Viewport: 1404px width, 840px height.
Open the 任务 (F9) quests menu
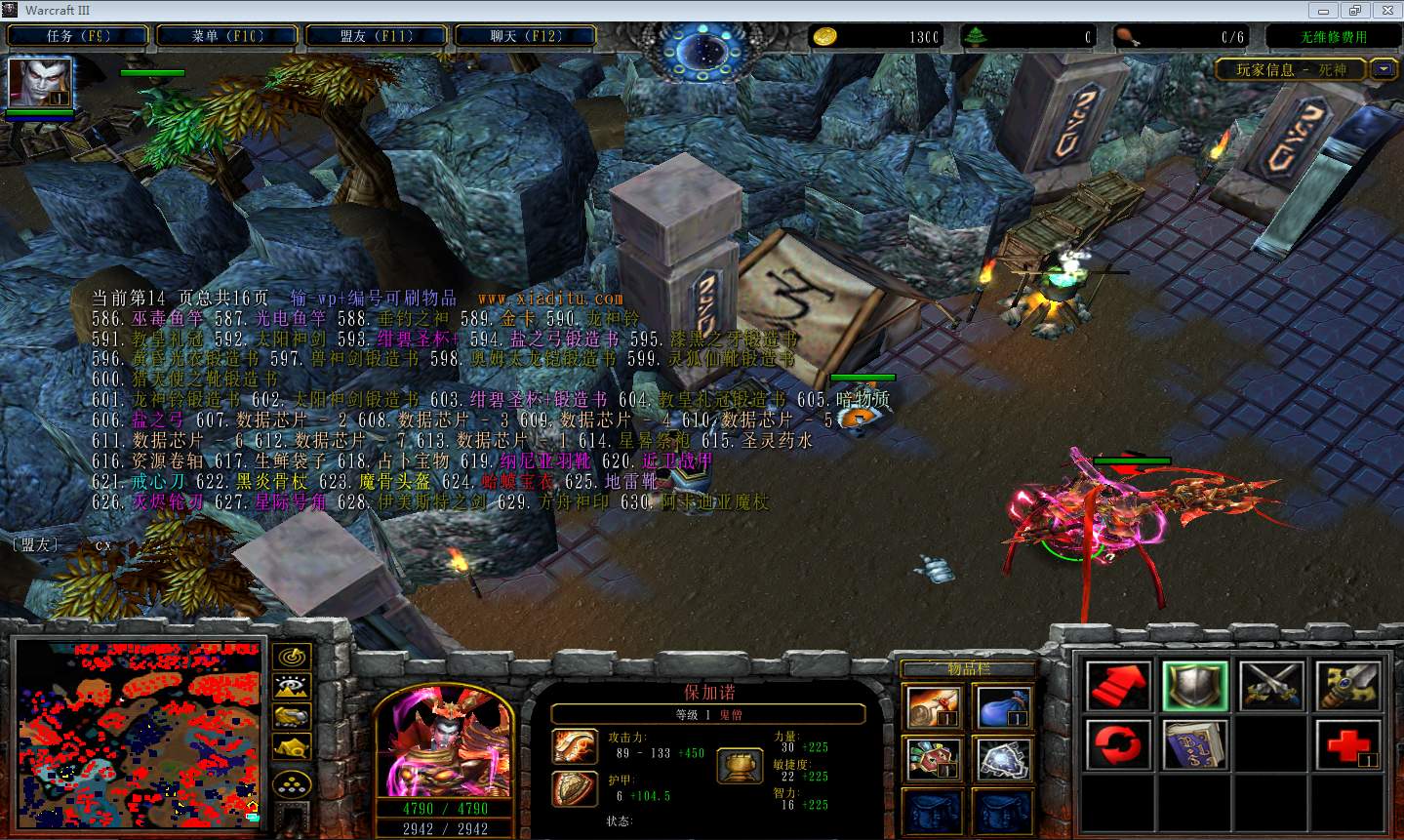[78, 36]
